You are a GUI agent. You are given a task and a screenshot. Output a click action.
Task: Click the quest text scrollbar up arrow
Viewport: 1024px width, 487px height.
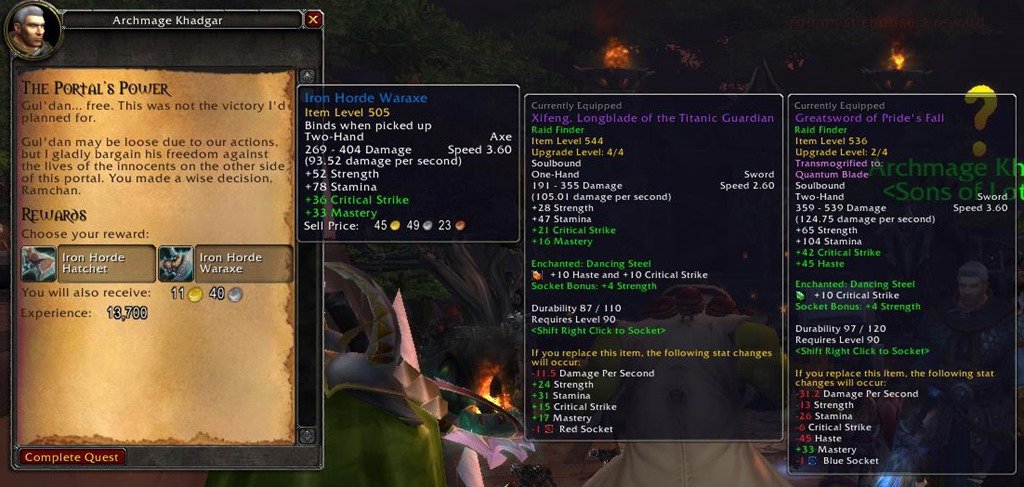pos(307,76)
